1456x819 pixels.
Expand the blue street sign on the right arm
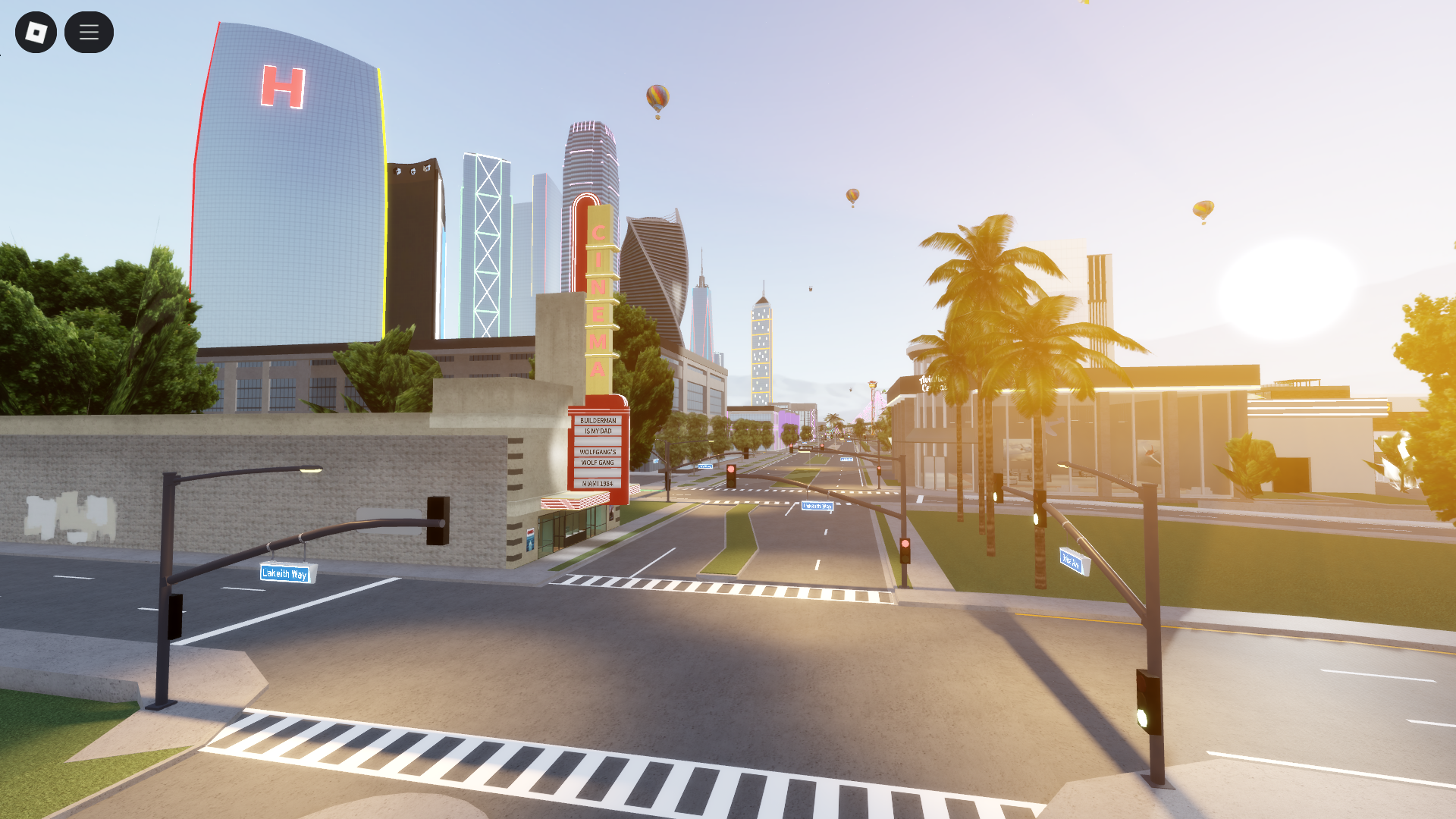pos(1070,561)
